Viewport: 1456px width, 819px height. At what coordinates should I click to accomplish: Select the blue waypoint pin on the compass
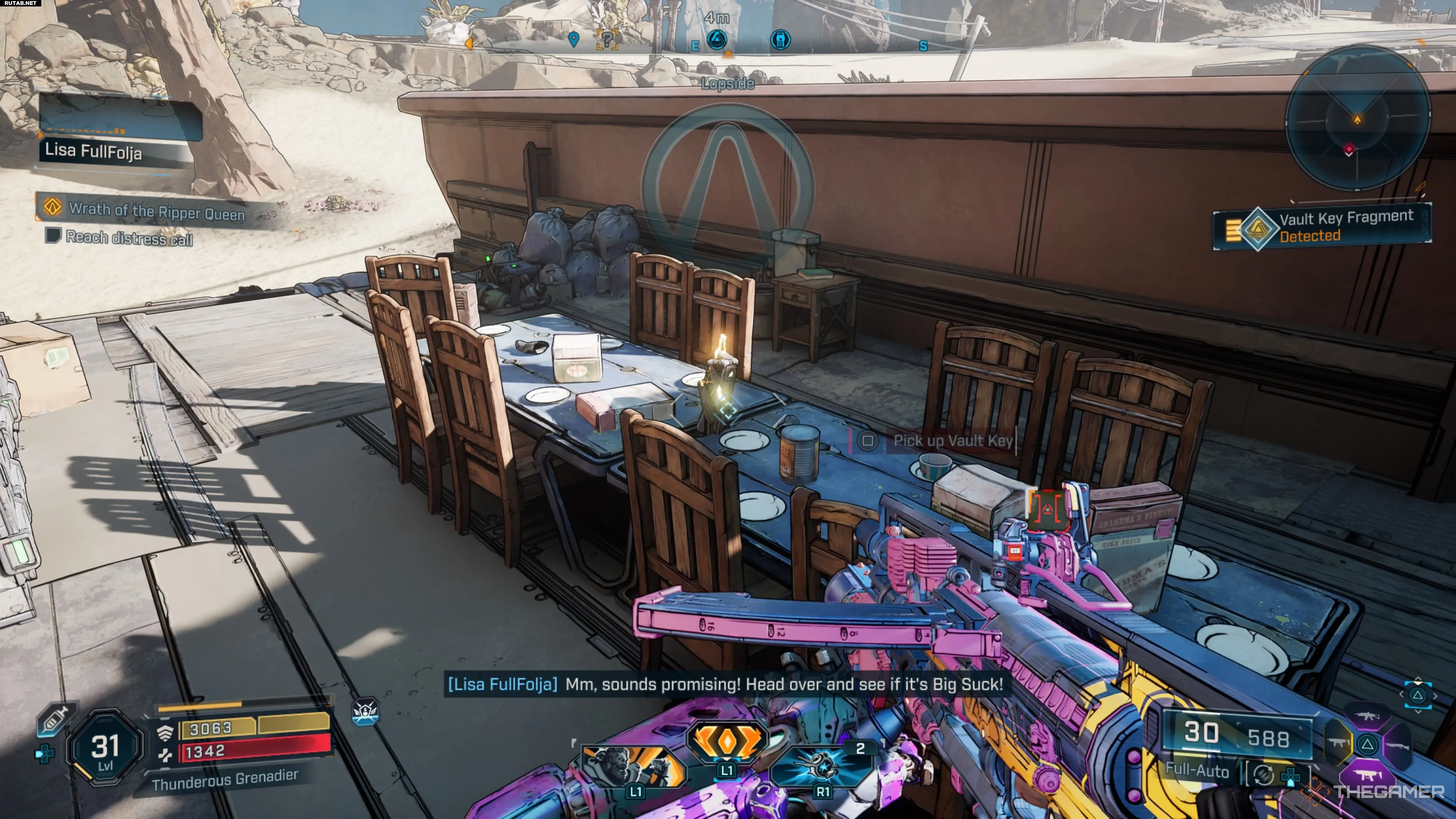point(574,39)
